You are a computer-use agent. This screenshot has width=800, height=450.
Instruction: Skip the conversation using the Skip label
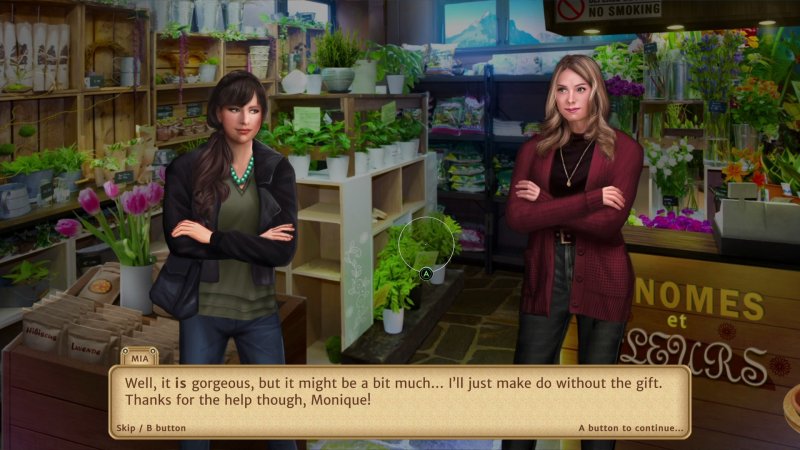(x=149, y=428)
